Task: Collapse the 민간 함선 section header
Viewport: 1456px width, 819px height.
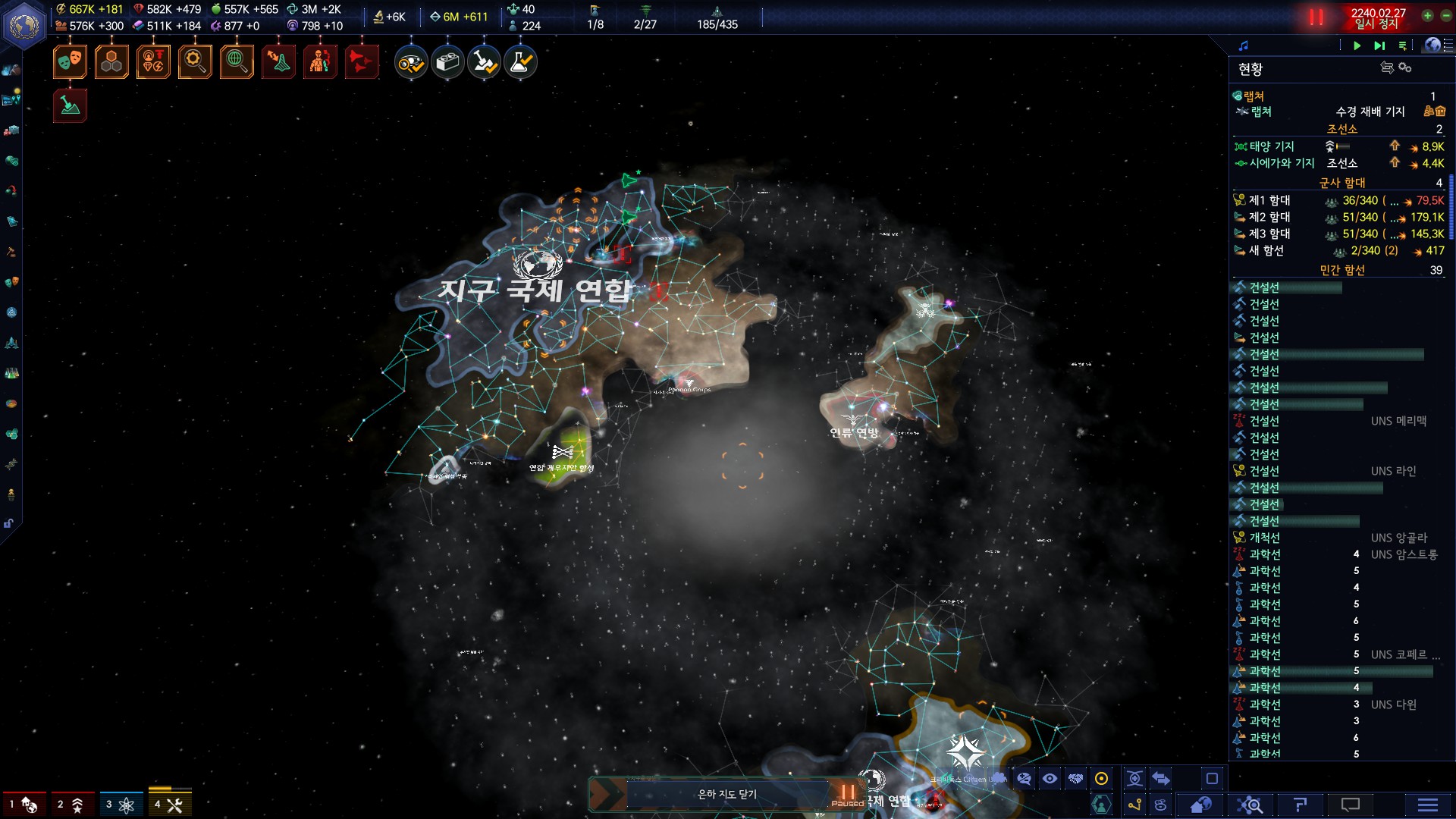Action: 1341,270
